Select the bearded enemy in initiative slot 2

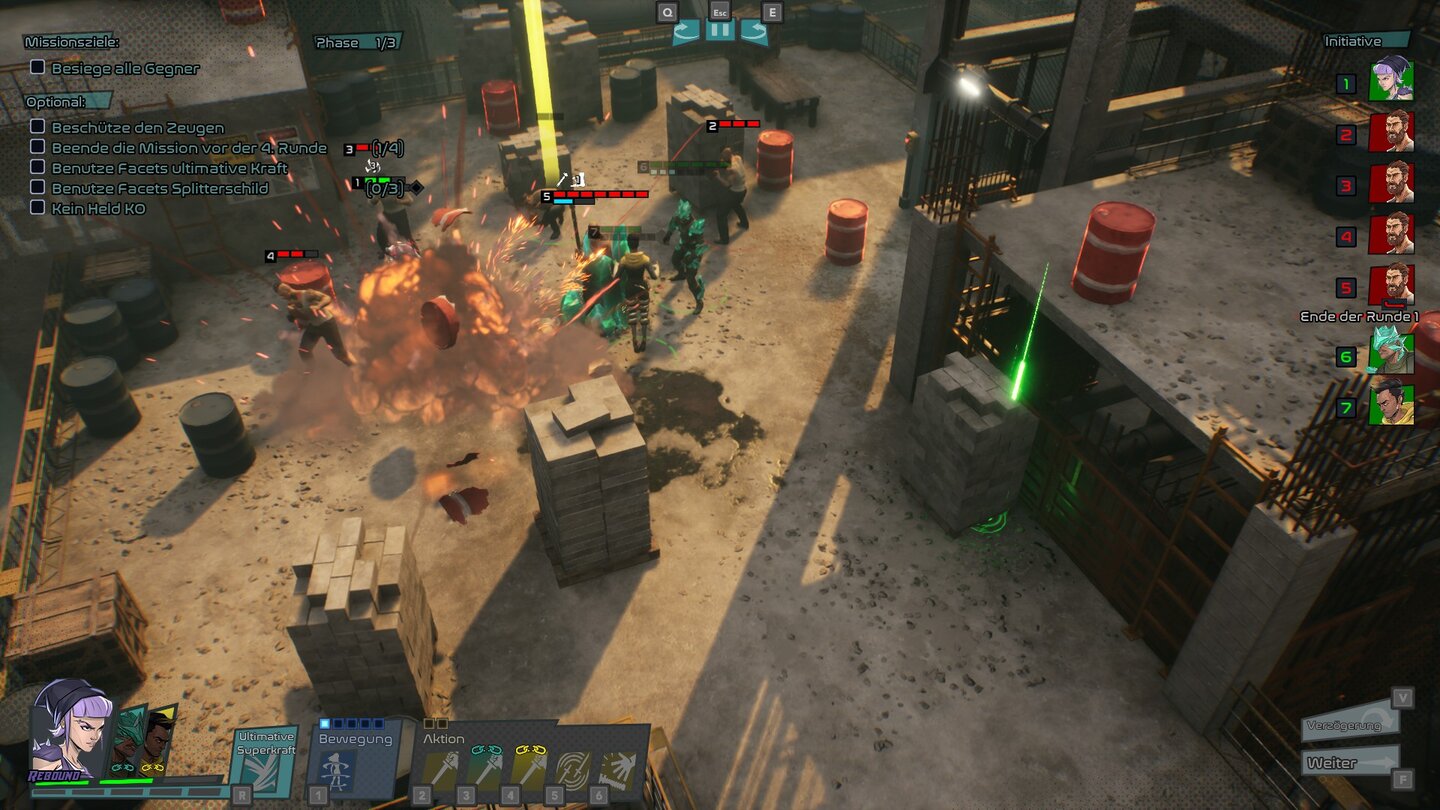tap(1390, 132)
